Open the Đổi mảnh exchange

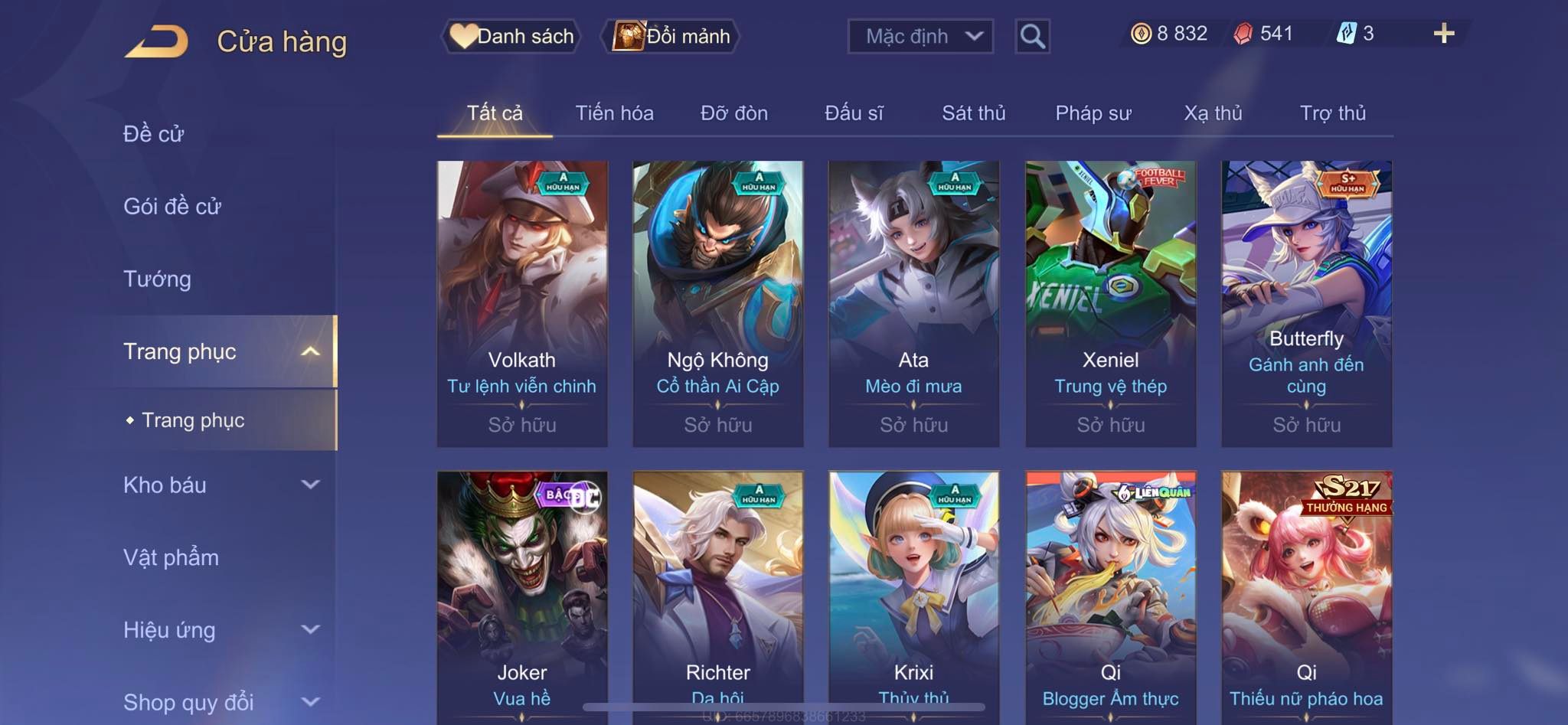click(x=671, y=36)
